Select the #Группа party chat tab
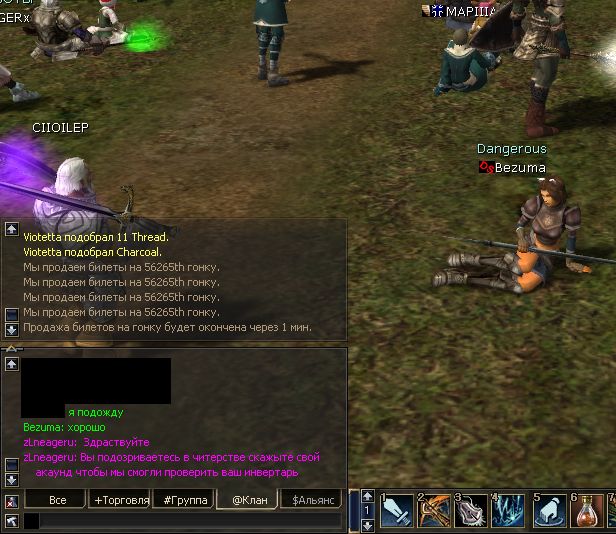 184,499
